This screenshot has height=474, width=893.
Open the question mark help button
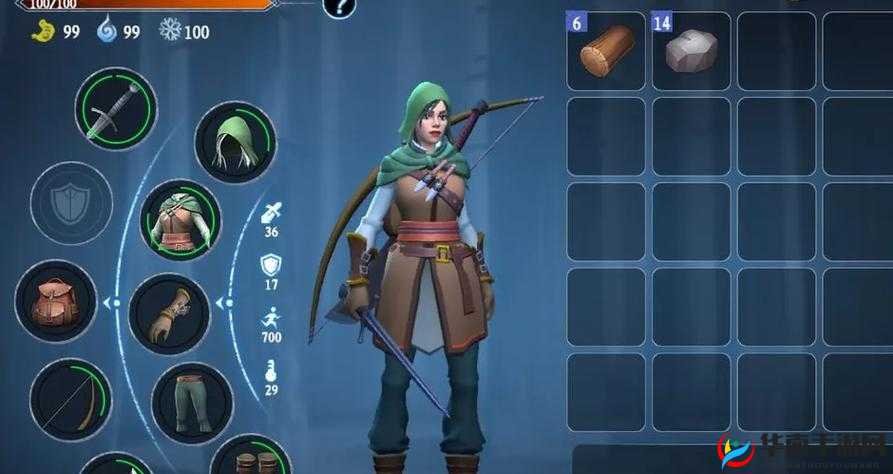pyautogui.click(x=340, y=7)
